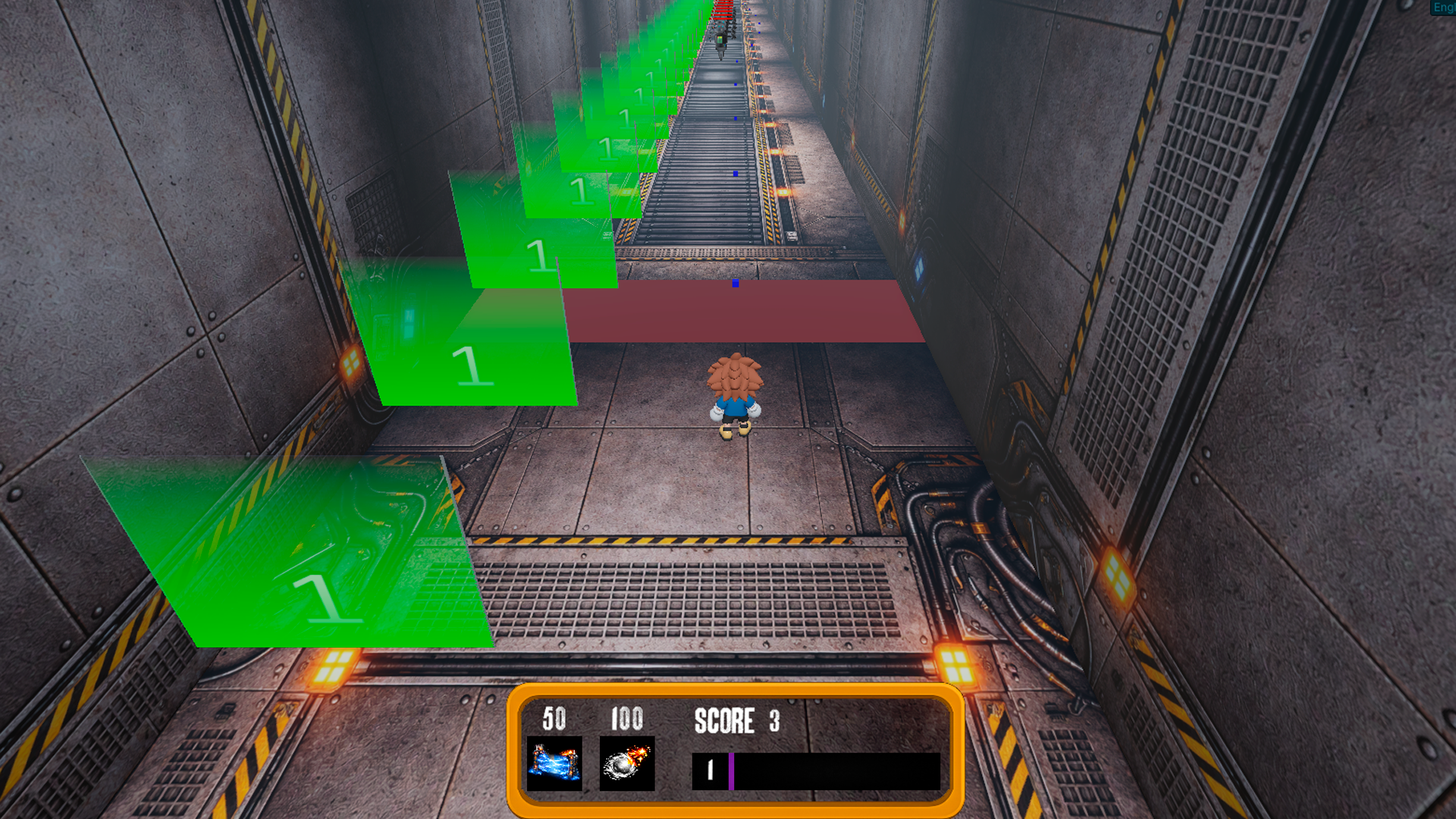1456x819 pixels.
Task: Click the orange HUD frame border
Action: click(x=739, y=691)
